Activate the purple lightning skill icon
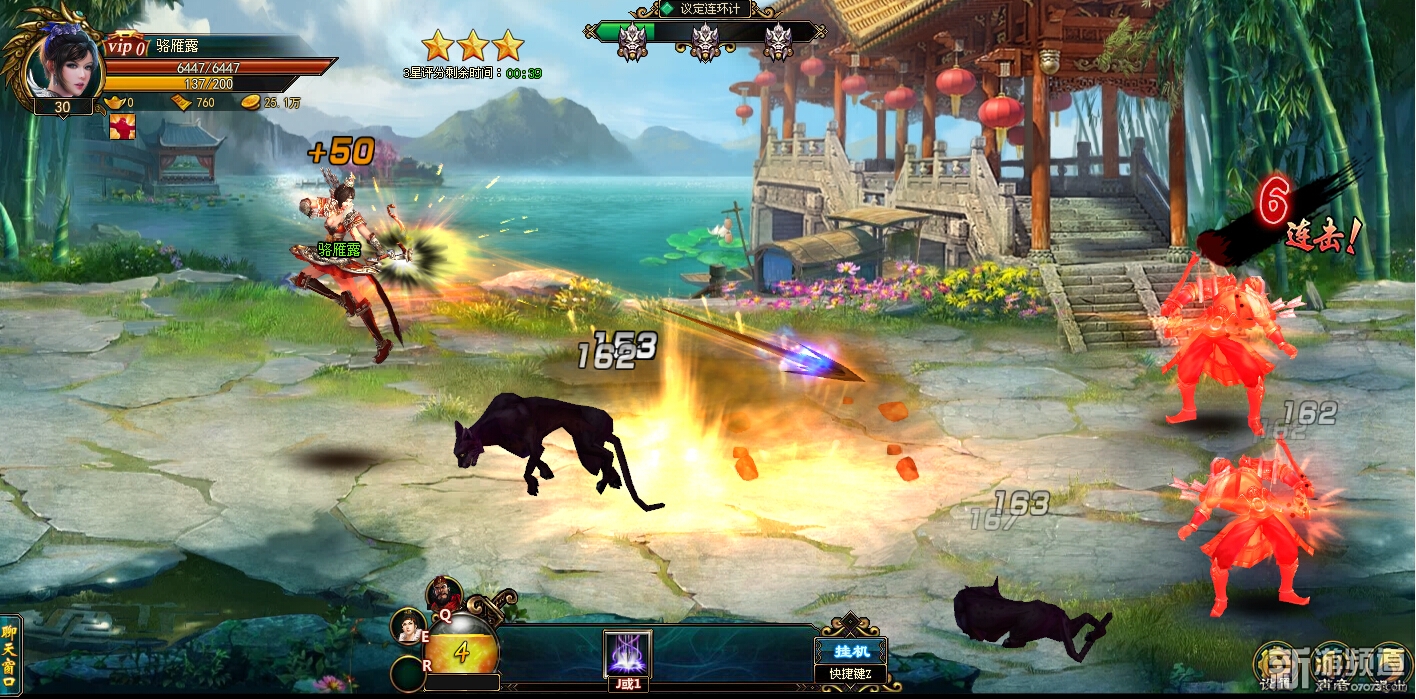The width and height of the screenshot is (1416, 699). pyautogui.click(x=628, y=655)
